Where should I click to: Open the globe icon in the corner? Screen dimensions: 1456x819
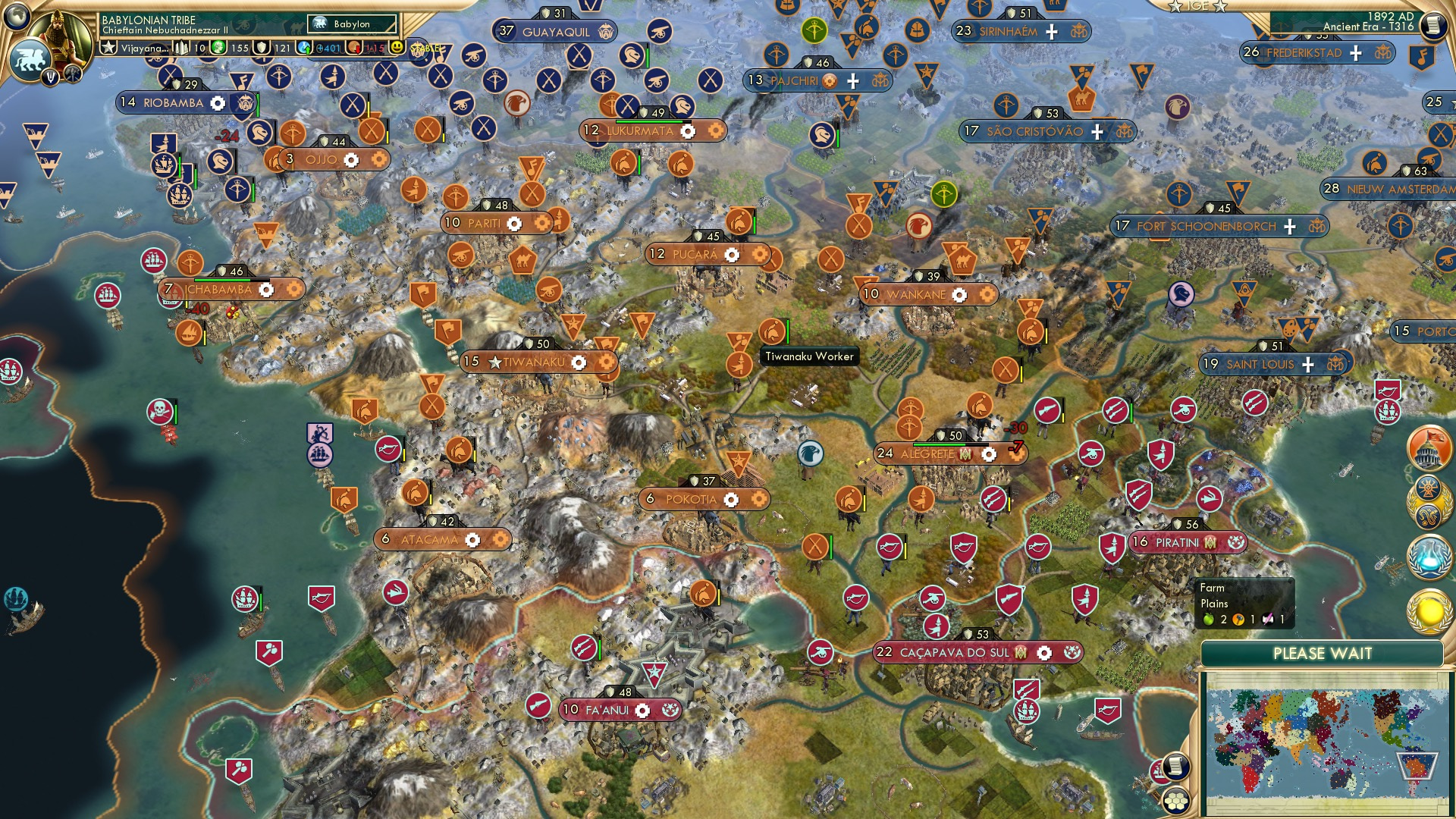(x=17, y=15)
